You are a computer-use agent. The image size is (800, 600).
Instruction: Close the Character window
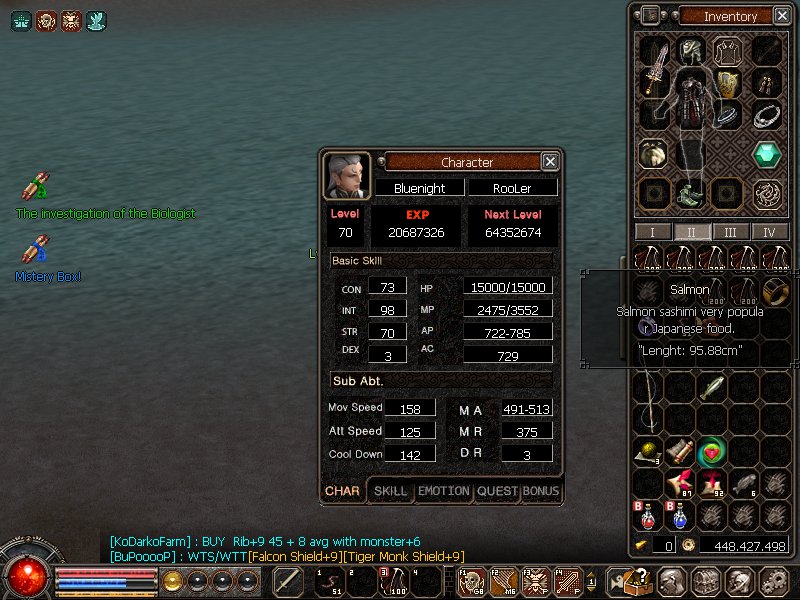pos(550,161)
